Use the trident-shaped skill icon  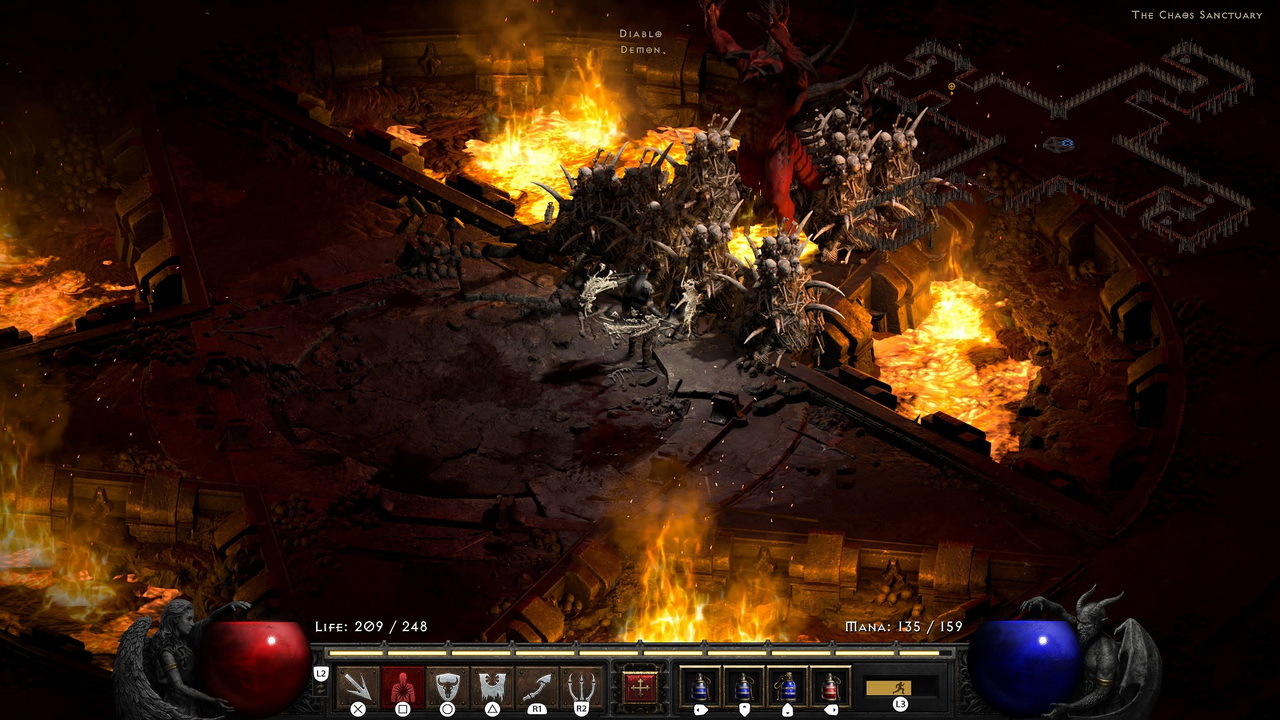pos(581,686)
